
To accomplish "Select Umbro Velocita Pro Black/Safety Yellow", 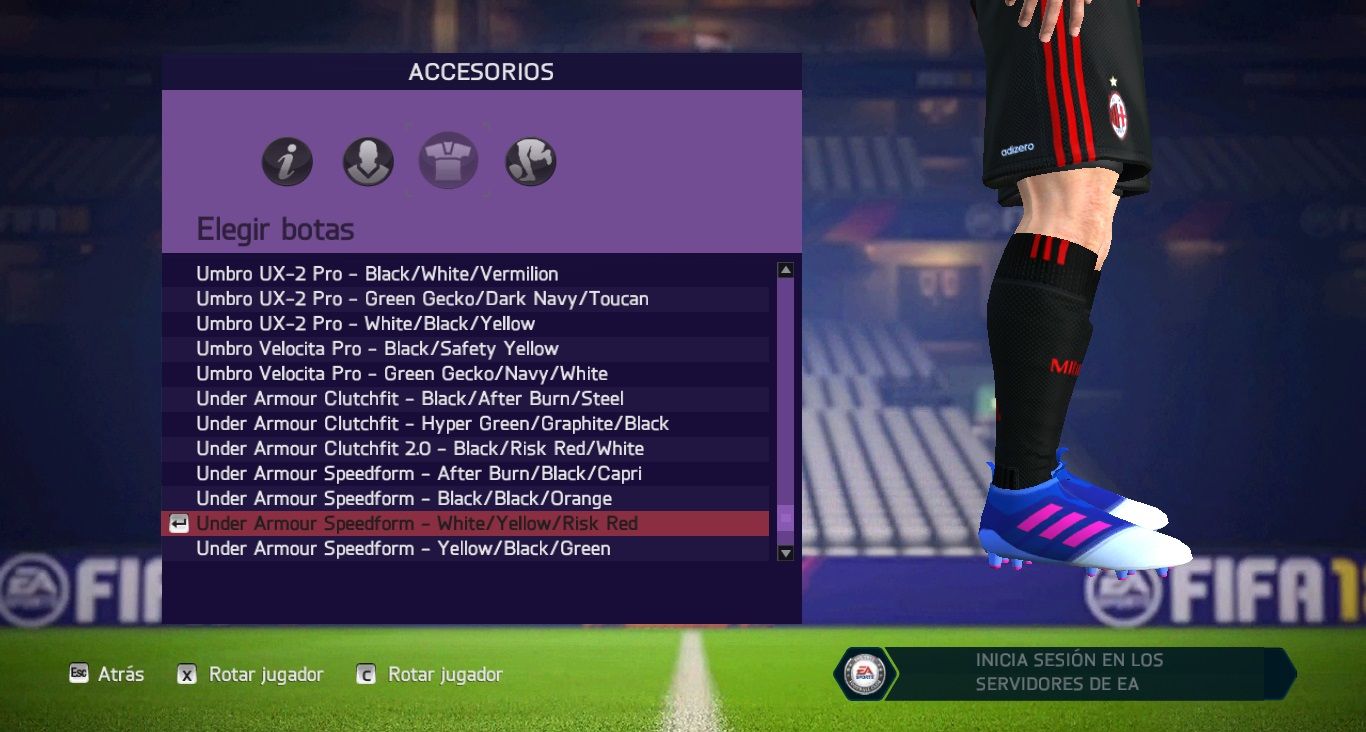I will pyautogui.click(x=377, y=349).
